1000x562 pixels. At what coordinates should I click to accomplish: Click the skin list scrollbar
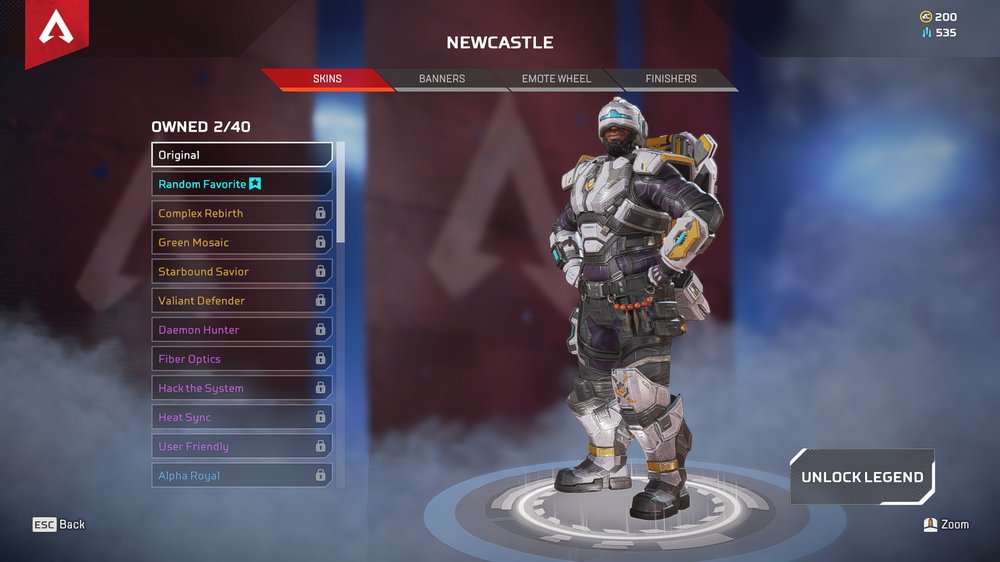point(341,192)
